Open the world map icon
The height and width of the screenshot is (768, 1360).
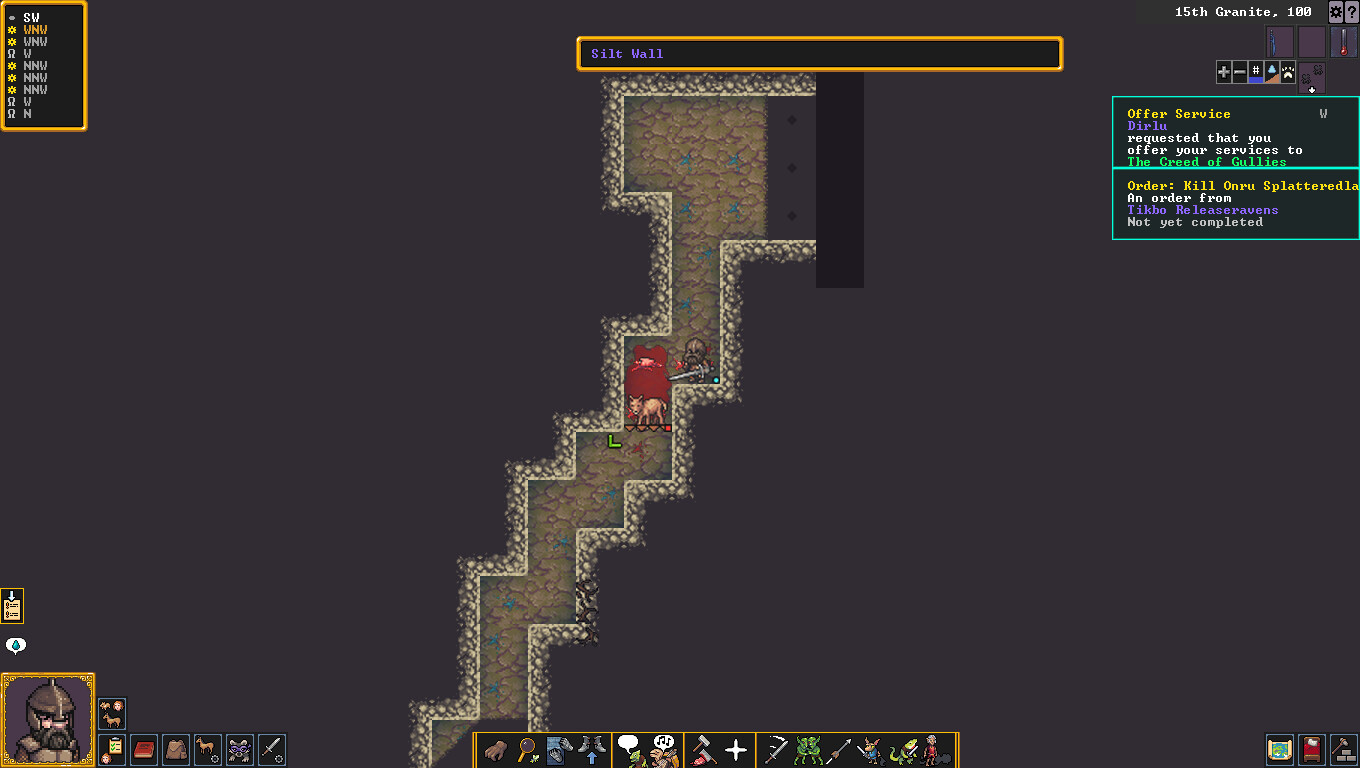pos(1279,749)
